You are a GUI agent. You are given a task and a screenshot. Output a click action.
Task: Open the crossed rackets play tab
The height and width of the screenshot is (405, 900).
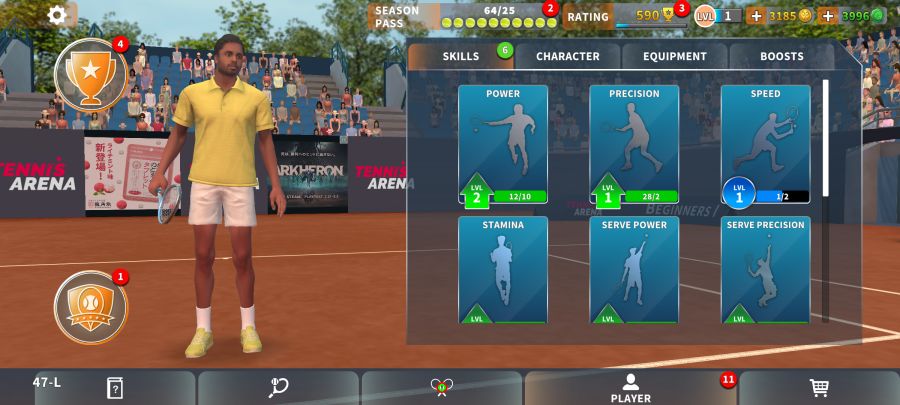442,388
